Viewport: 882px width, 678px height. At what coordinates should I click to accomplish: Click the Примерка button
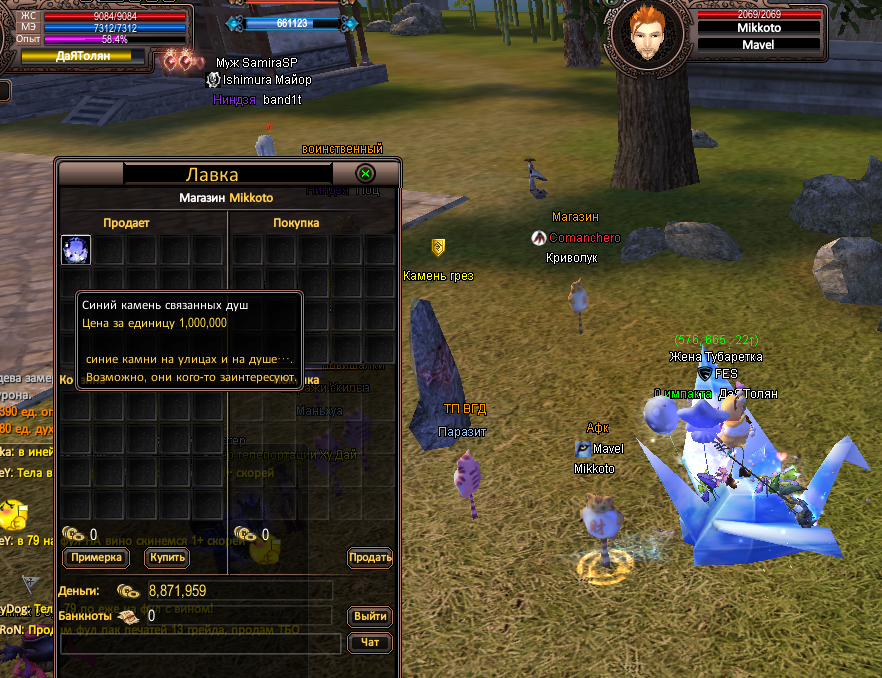point(97,557)
